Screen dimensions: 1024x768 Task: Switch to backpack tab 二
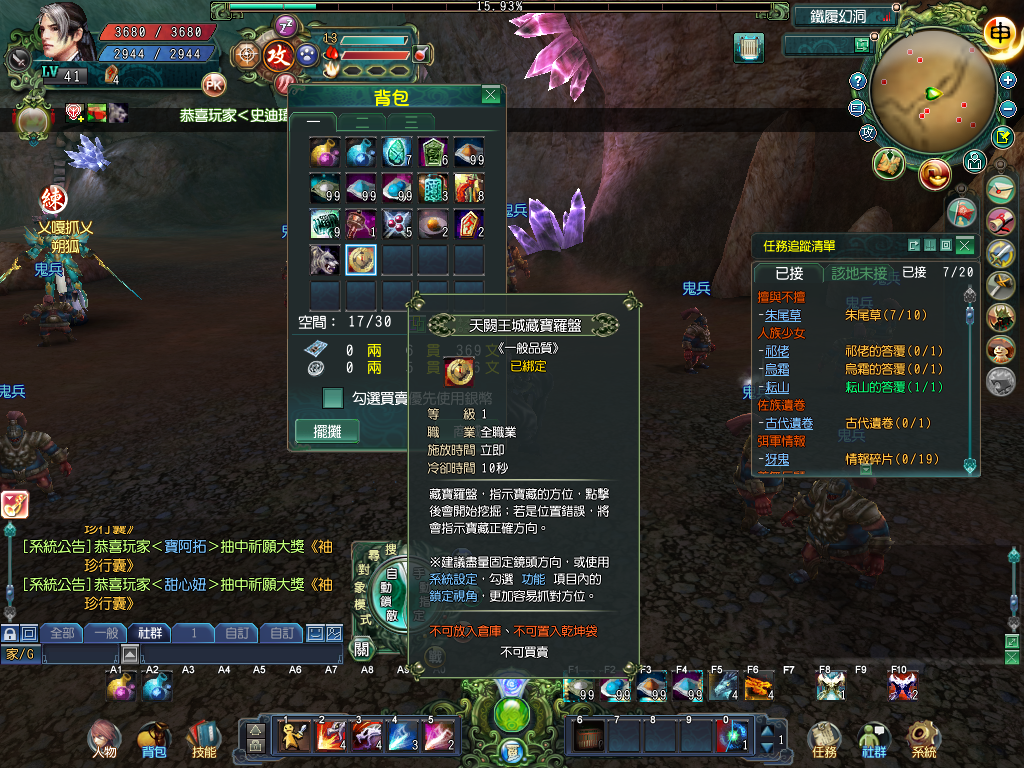[x=363, y=122]
